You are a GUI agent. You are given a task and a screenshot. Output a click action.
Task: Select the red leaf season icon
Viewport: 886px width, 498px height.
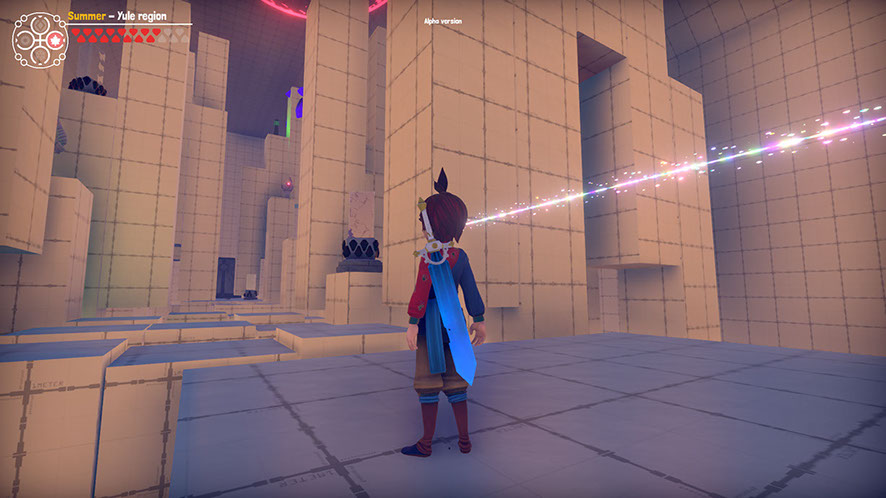click(54, 39)
